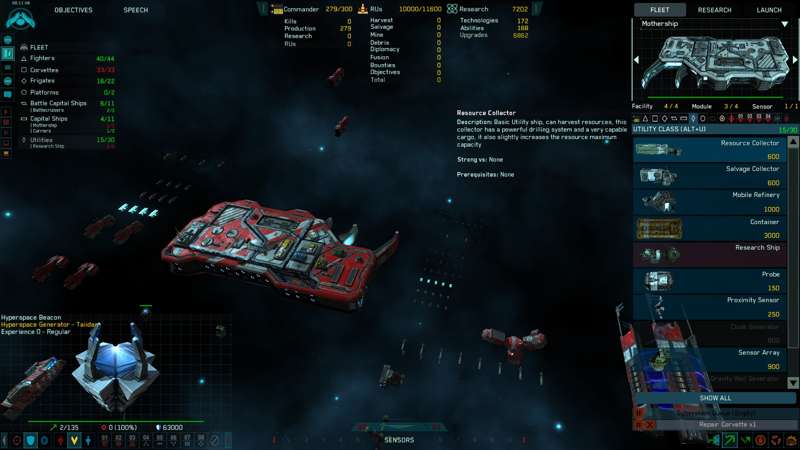Select Fighters in fleet list

point(44,58)
